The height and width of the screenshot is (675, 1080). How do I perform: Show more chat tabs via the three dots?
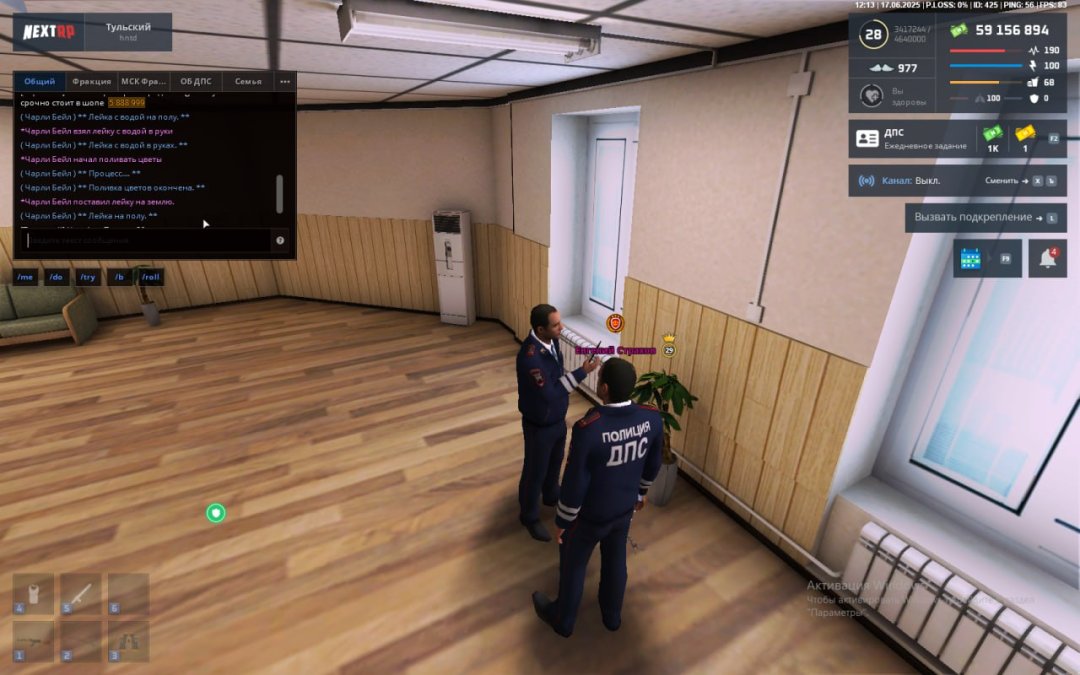(x=285, y=81)
